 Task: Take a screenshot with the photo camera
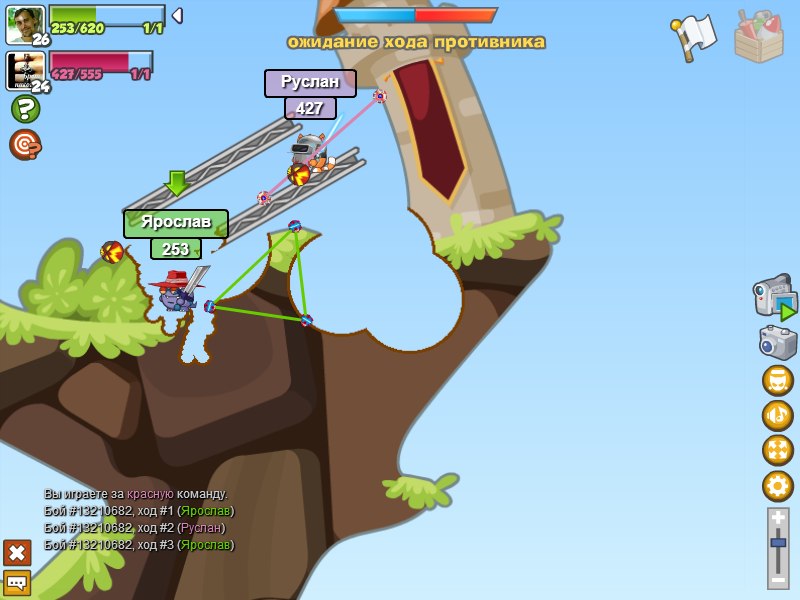pos(777,343)
